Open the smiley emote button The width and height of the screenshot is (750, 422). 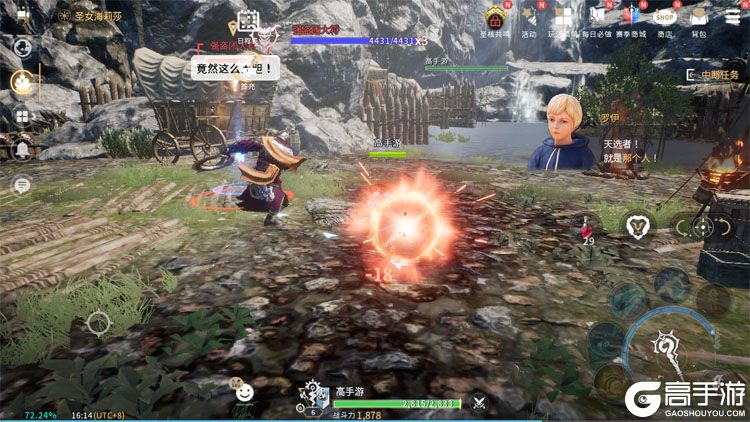tap(244, 393)
